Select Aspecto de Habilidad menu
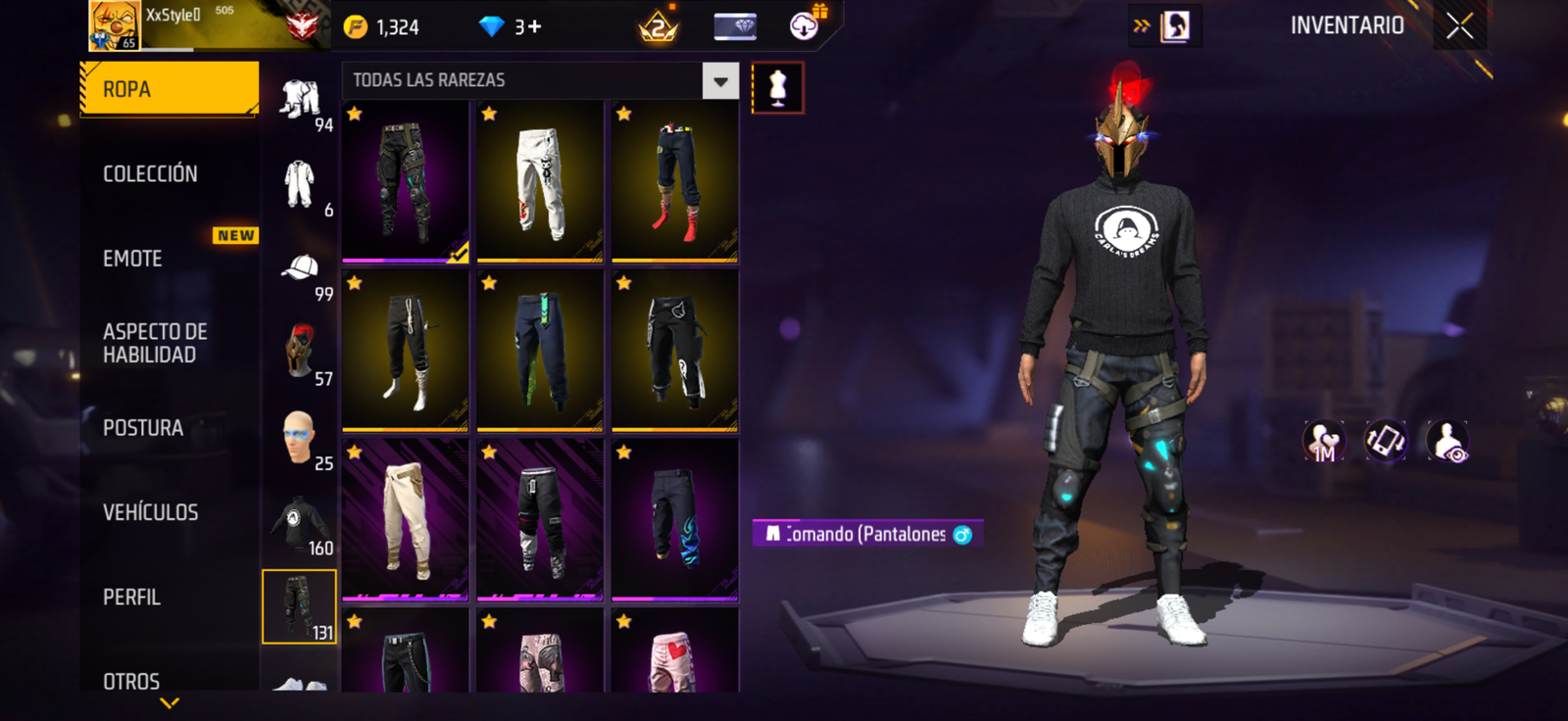The height and width of the screenshot is (721, 1568). pos(155,343)
